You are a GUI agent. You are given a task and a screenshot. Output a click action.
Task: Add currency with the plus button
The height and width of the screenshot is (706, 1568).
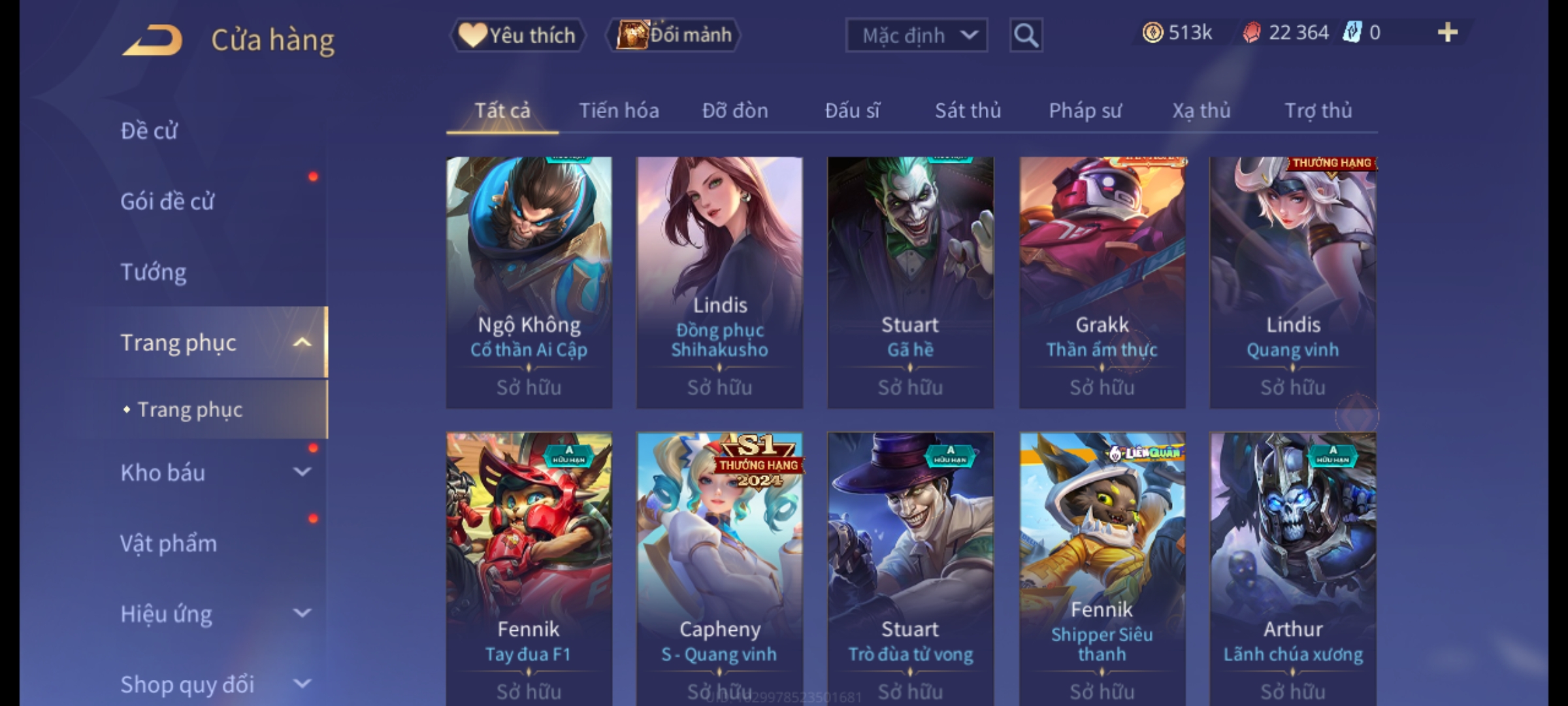click(1447, 33)
